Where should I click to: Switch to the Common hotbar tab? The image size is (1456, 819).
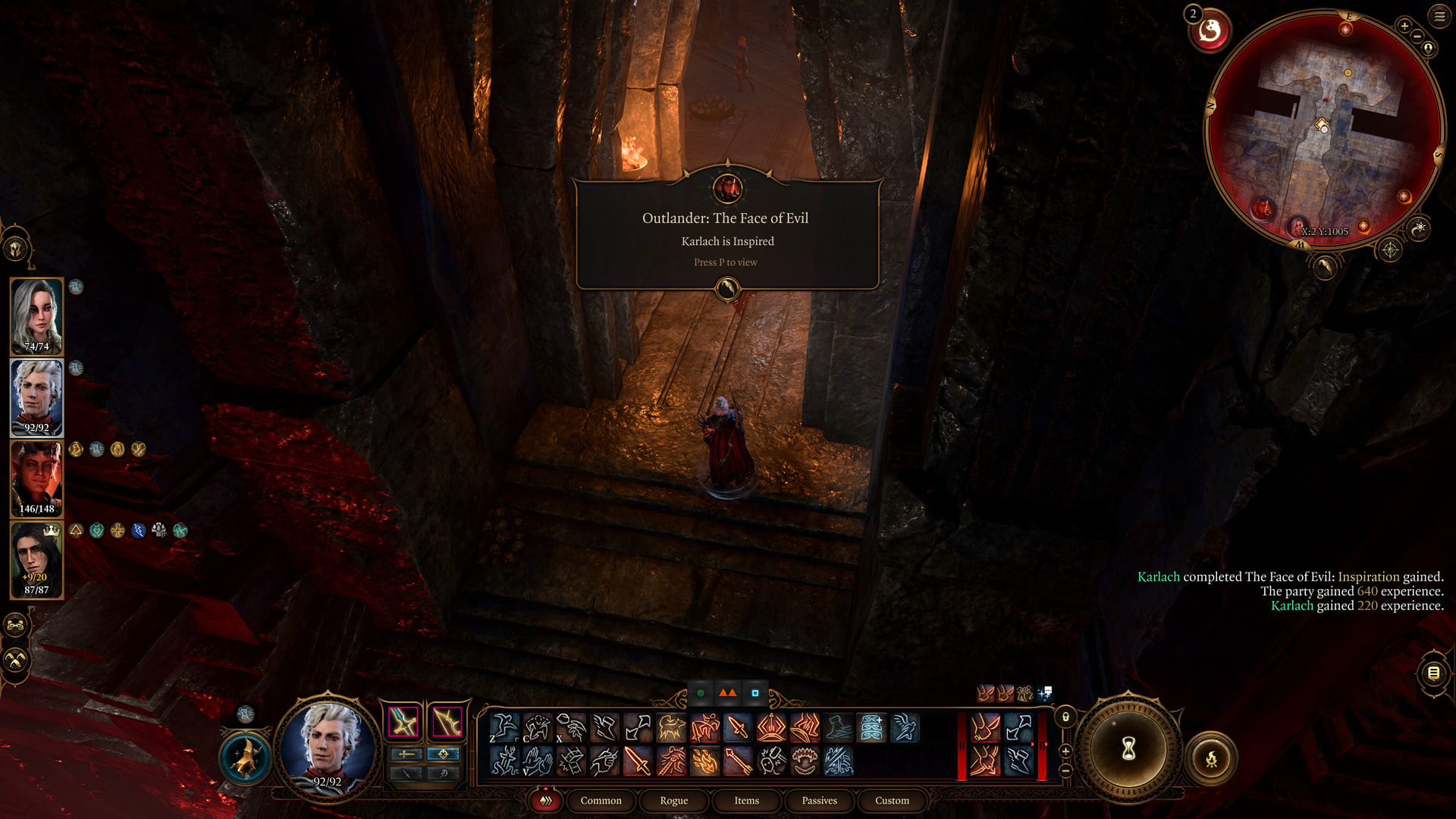601,800
